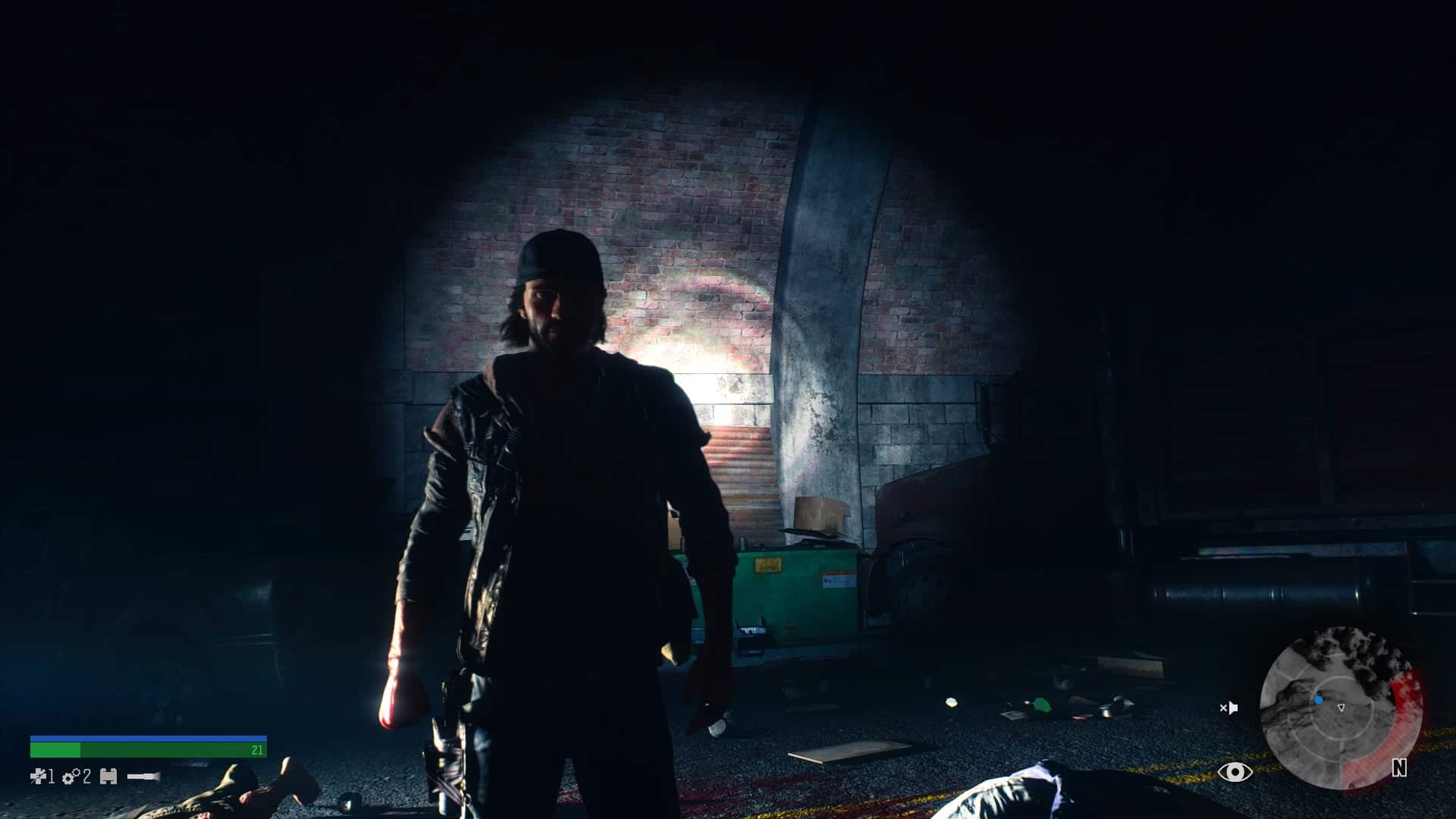Screen dimensions: 1456x819
Task: Toggle the flashlight icon
Action: (143, 777)
